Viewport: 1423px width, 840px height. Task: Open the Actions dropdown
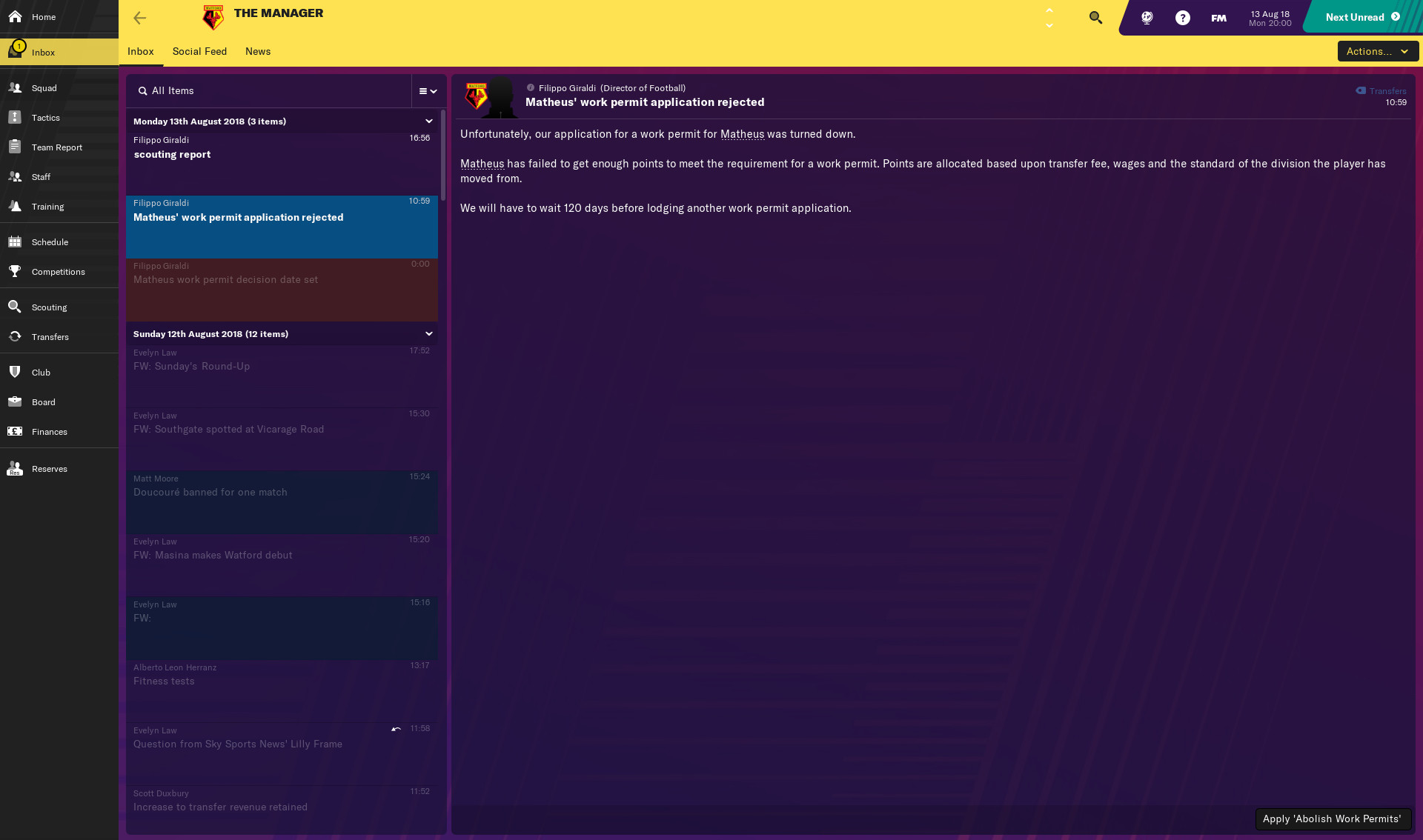coord(1377,51)
